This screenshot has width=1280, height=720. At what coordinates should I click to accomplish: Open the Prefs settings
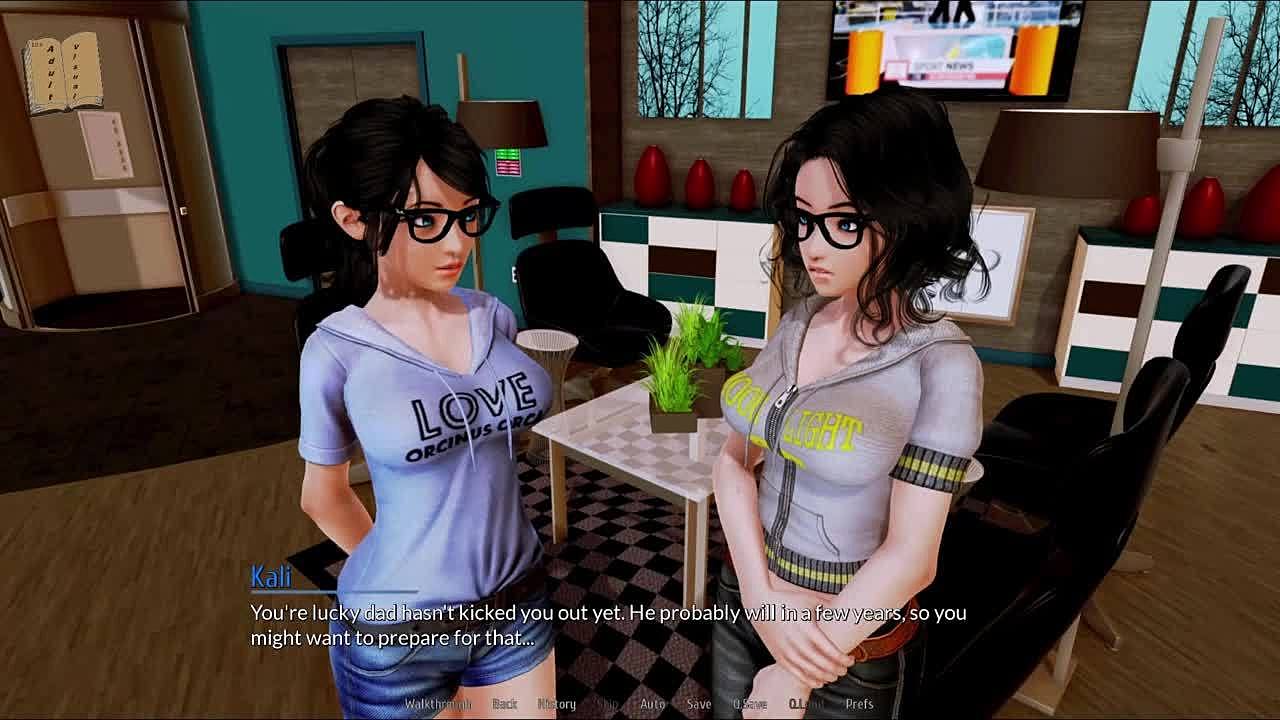coord(859,704)
